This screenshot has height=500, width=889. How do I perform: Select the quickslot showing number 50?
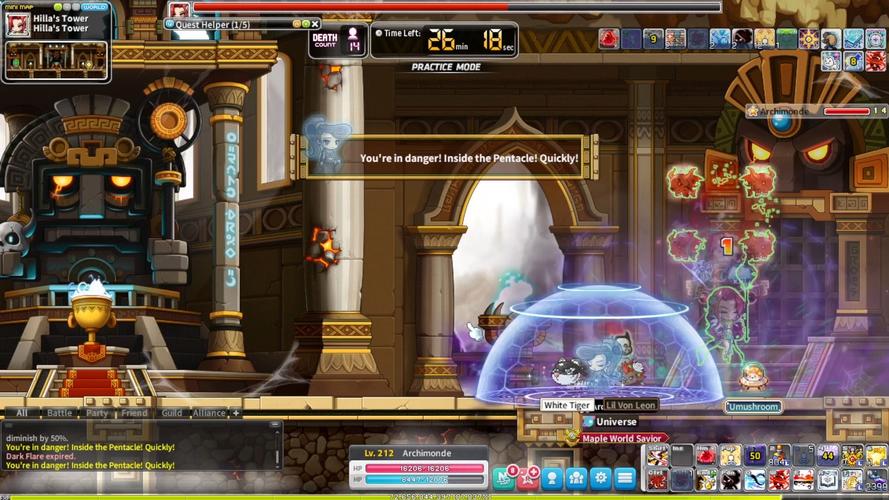pyautogui.click(x=755, y=456)
